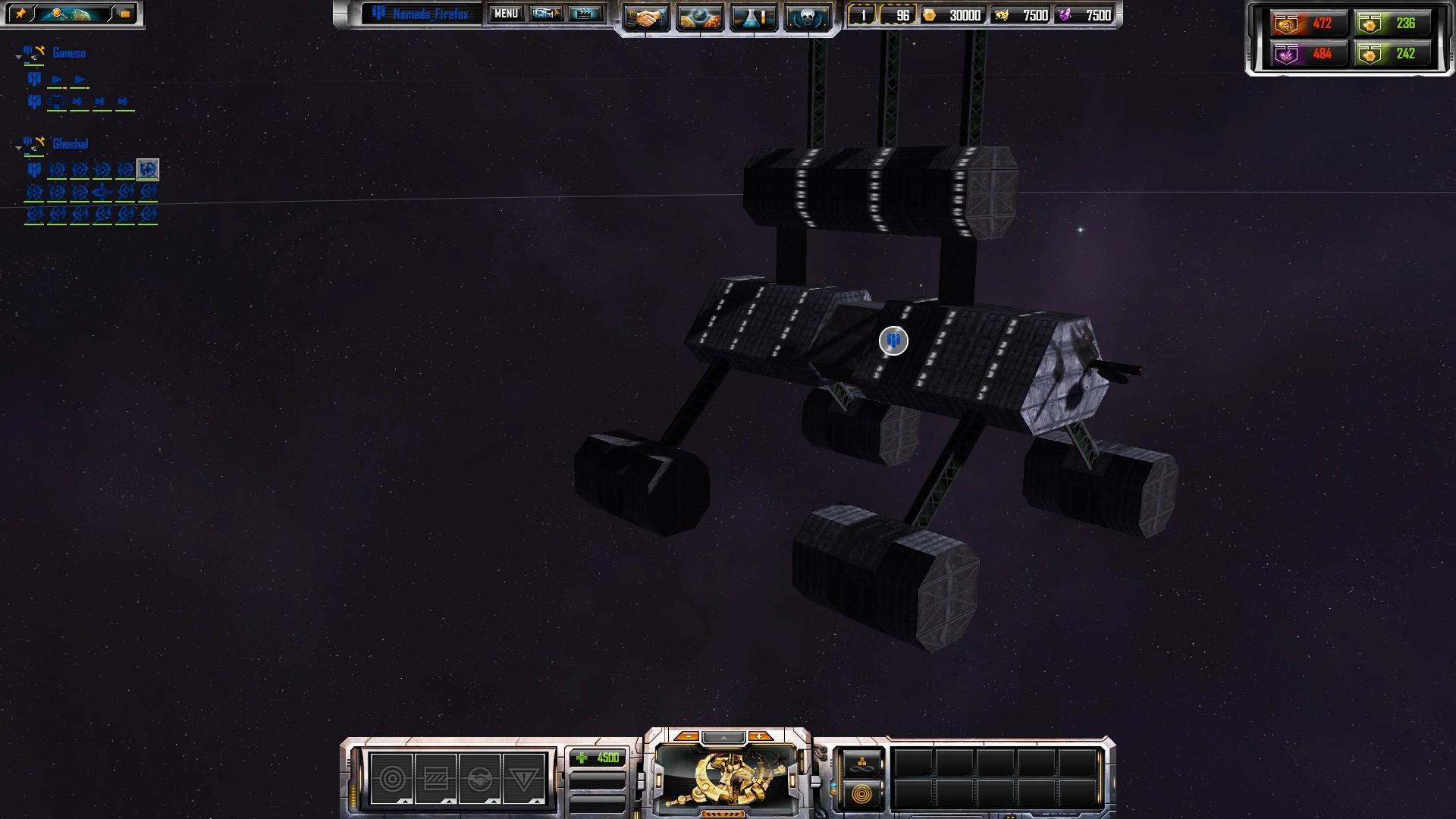Click the orange plus button above the portrait
1456x819 pixels.
tap(758, 736)
